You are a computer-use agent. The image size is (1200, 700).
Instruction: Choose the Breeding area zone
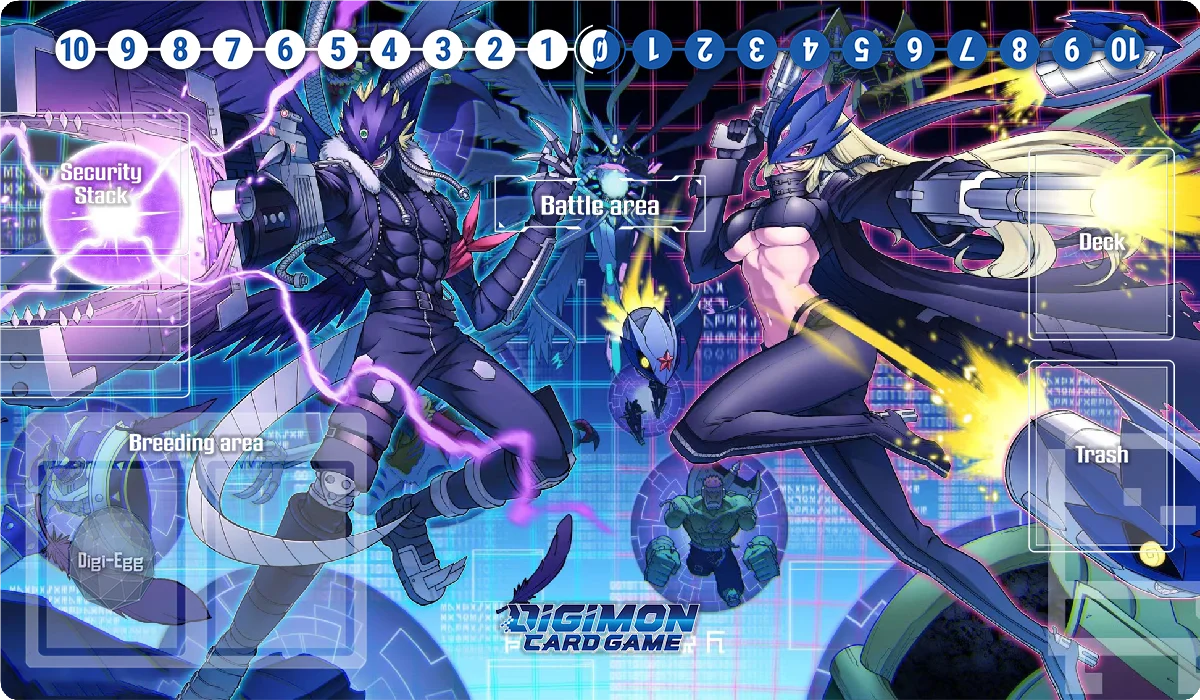[x=200, y=520]
